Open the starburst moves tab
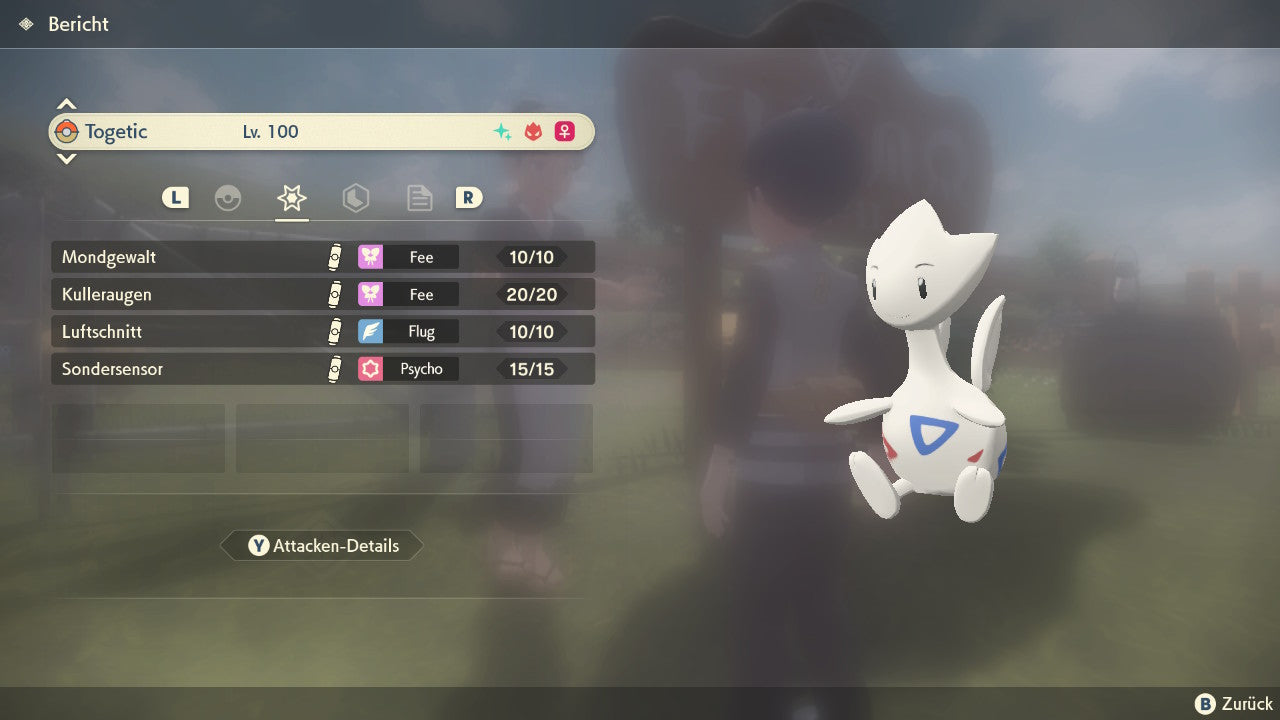Image resolution: width=1280 pixels, height=720 pixels. (x=292, y=198)
